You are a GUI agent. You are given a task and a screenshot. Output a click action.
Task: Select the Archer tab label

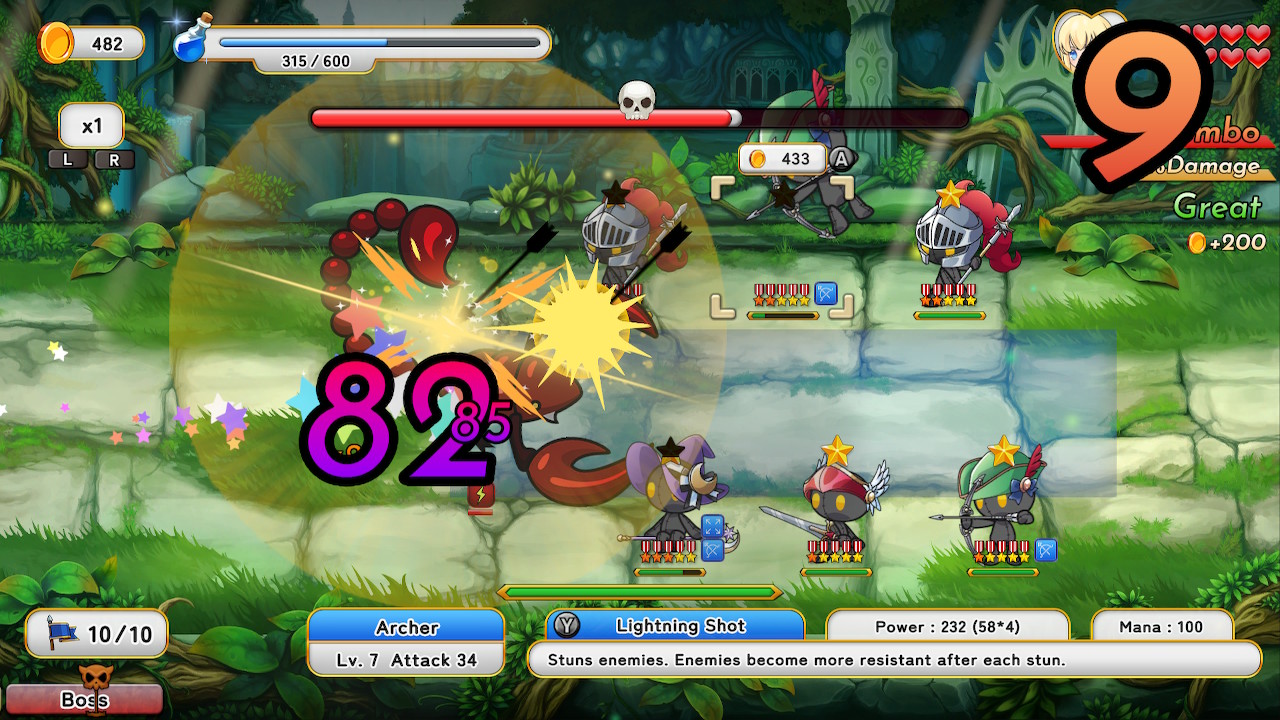click(405, 627)
